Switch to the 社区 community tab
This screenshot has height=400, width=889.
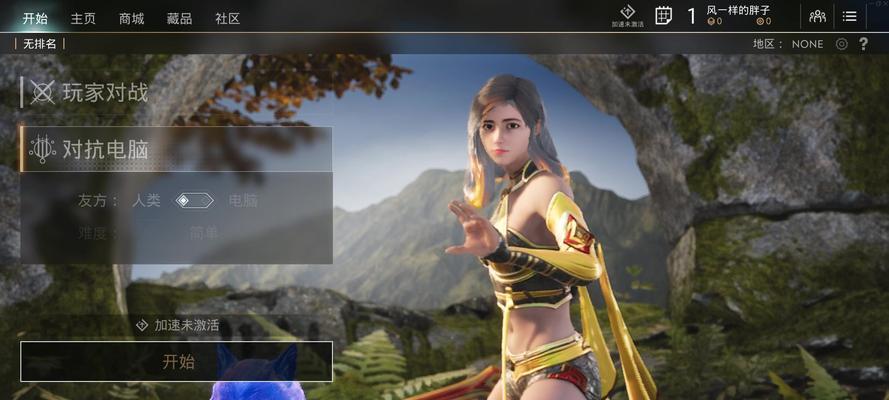227,19
